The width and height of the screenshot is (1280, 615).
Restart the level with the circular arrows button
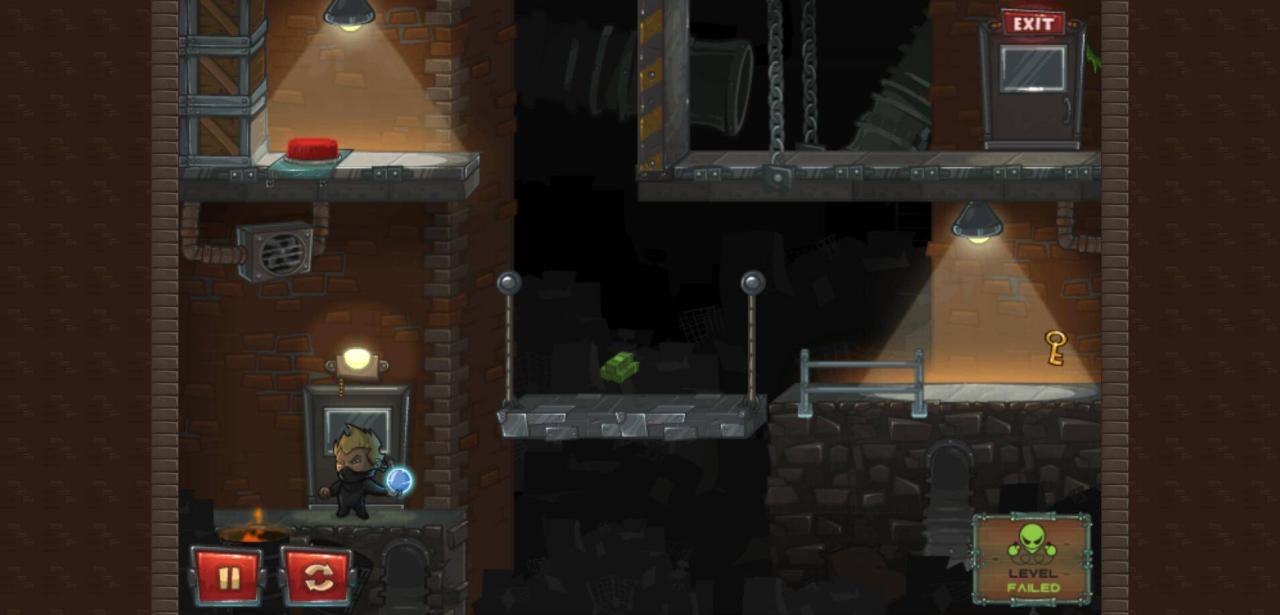[x=317, y=577]
